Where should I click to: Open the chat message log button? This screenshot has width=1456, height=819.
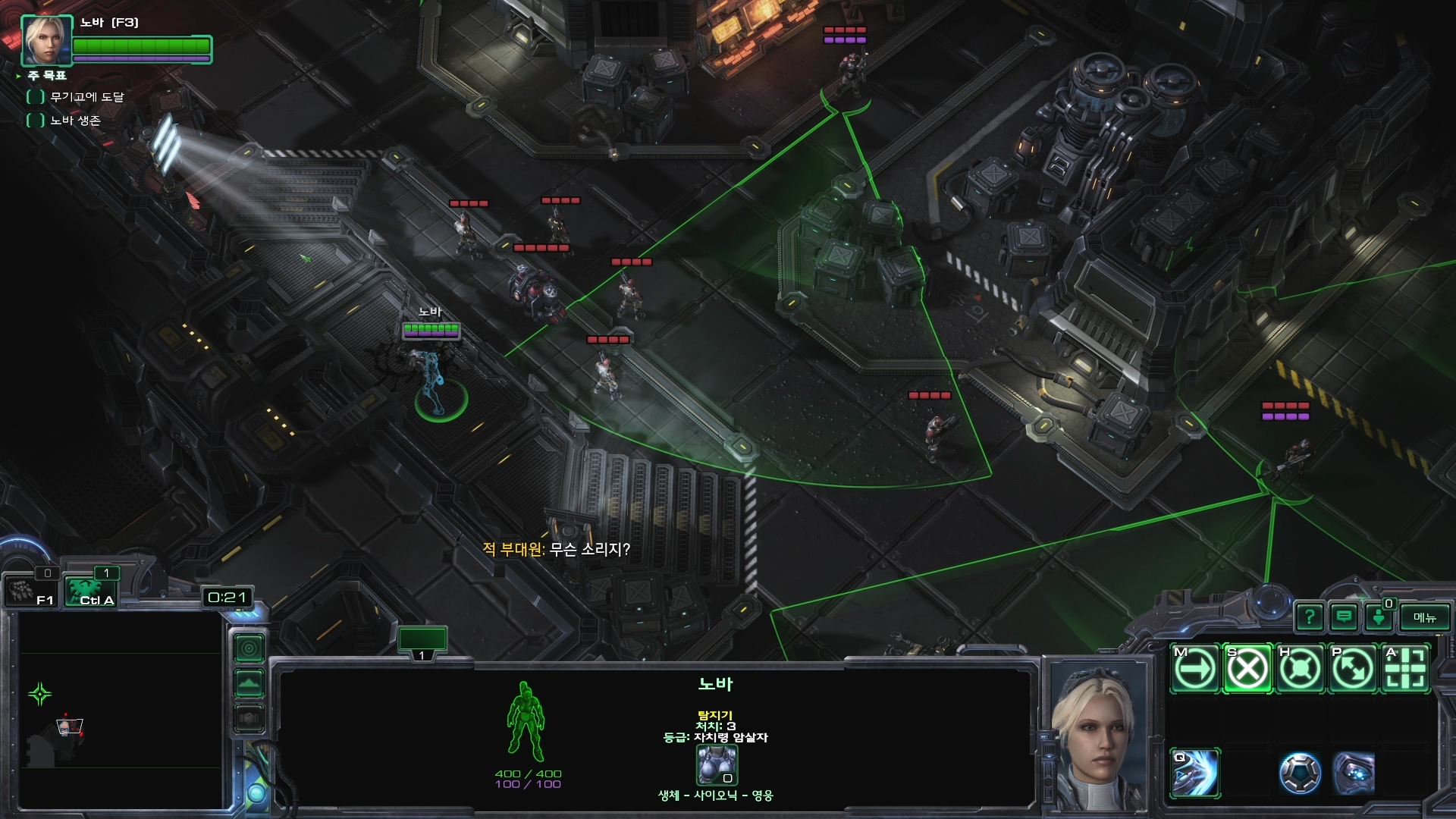click(1344, 617)
